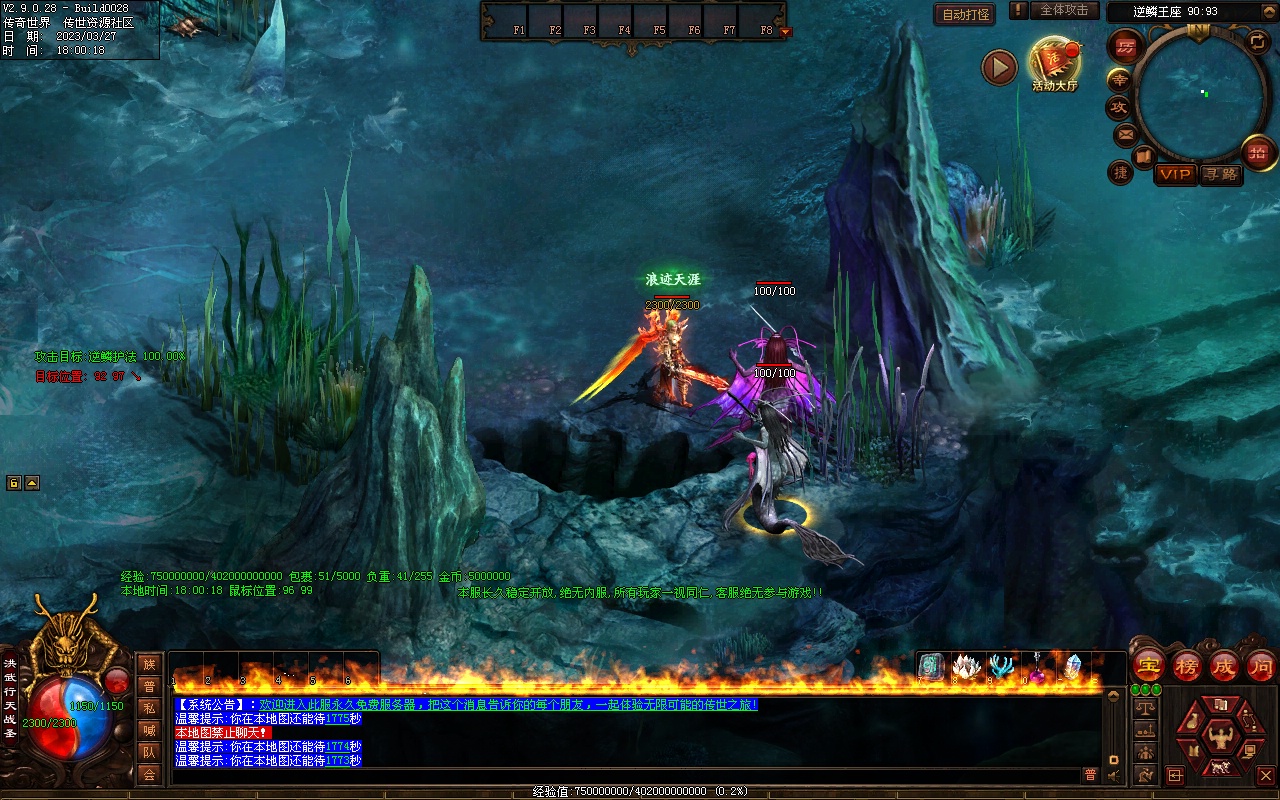Close the menu panel with the X button
Screen dimensions: 1280x800
1265,775
